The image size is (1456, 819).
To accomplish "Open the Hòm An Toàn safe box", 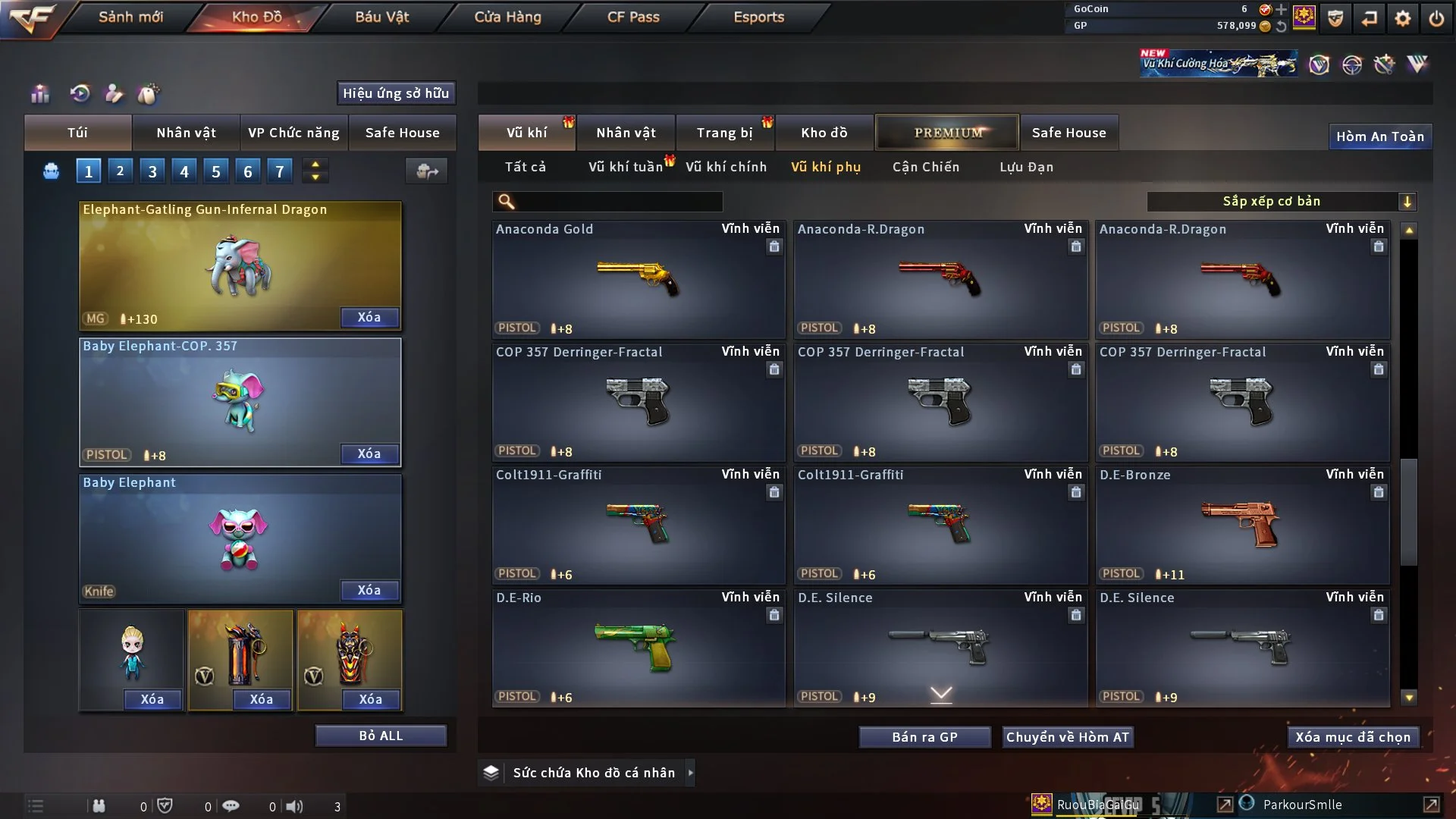I will click(1379, 136).
